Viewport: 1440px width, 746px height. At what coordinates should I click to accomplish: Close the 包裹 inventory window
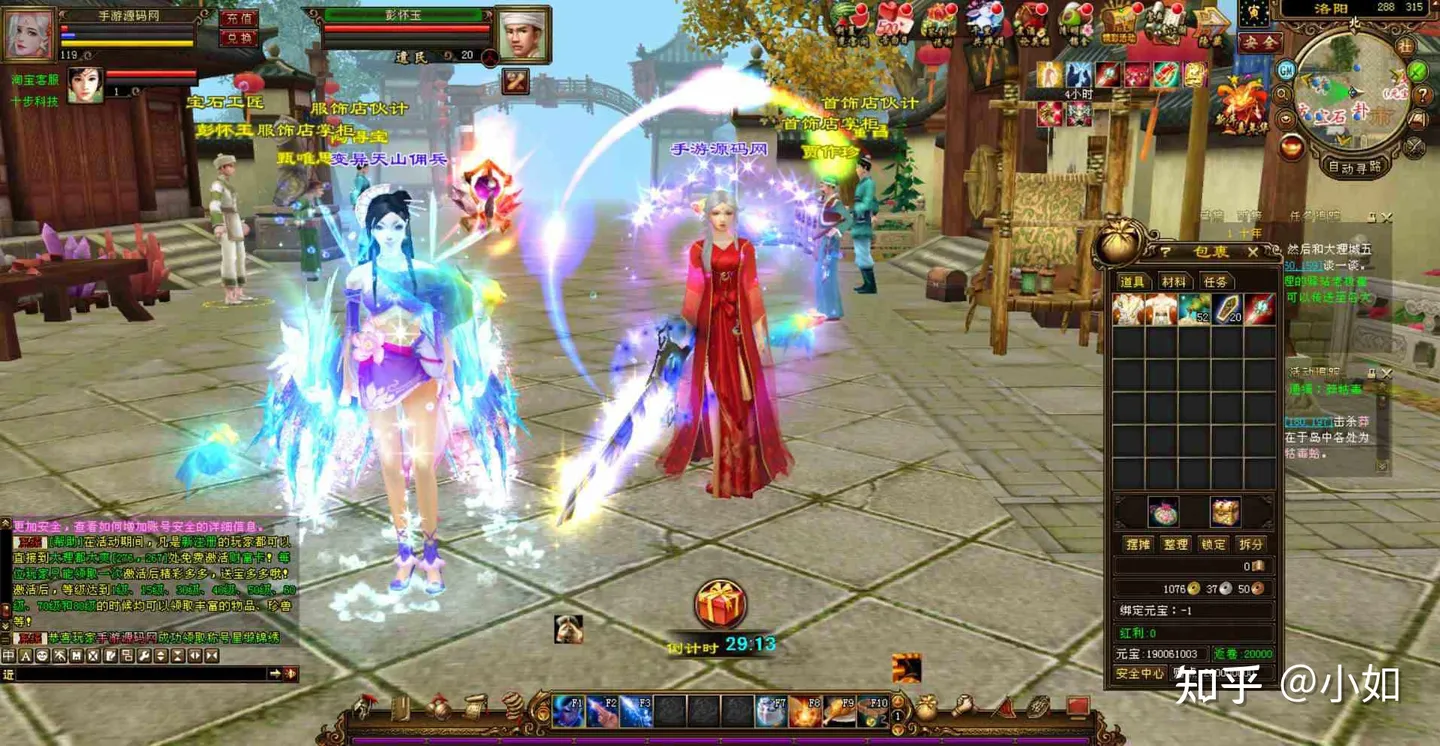[1252, 252]
